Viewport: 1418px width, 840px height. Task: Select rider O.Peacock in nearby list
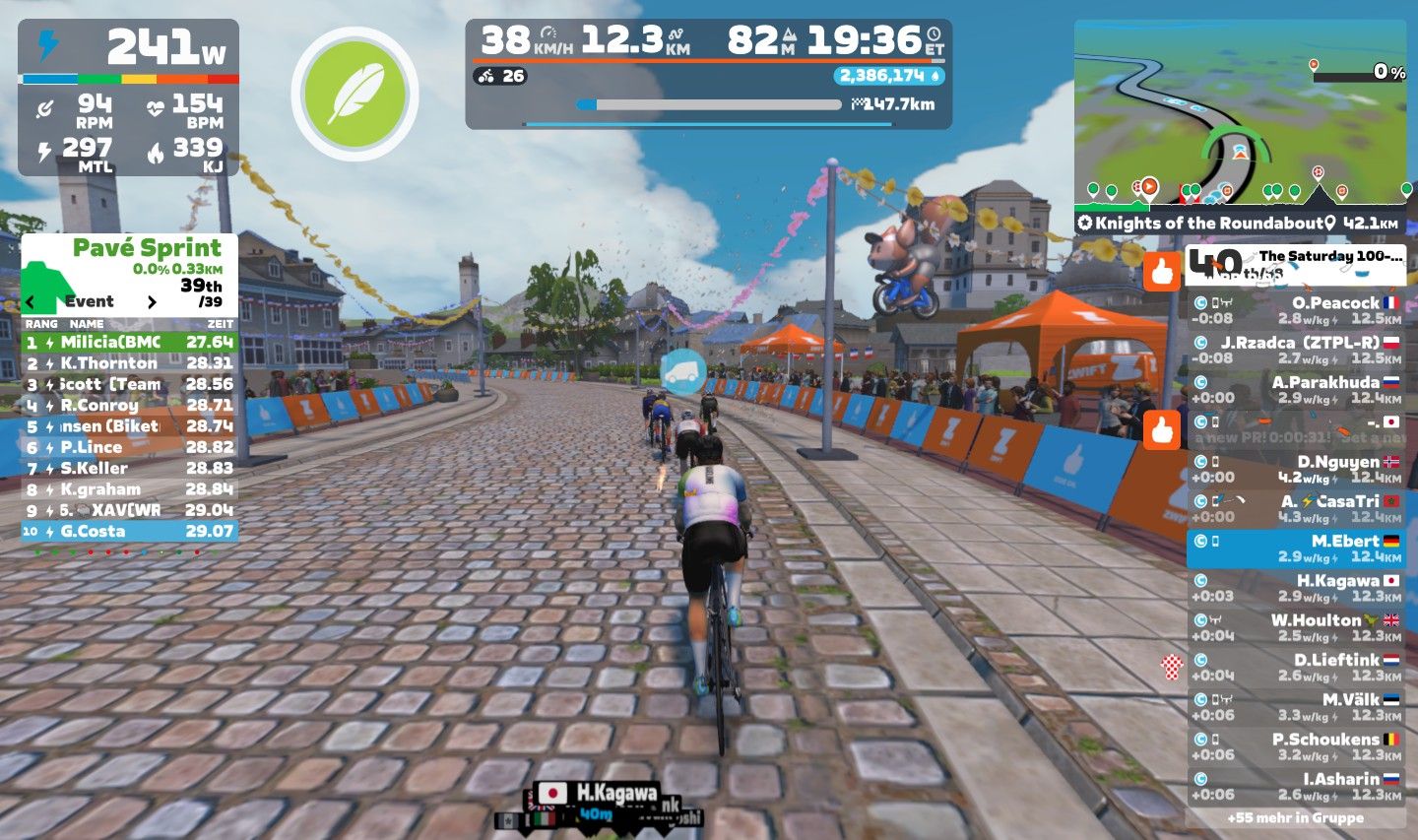point(1296,310)
